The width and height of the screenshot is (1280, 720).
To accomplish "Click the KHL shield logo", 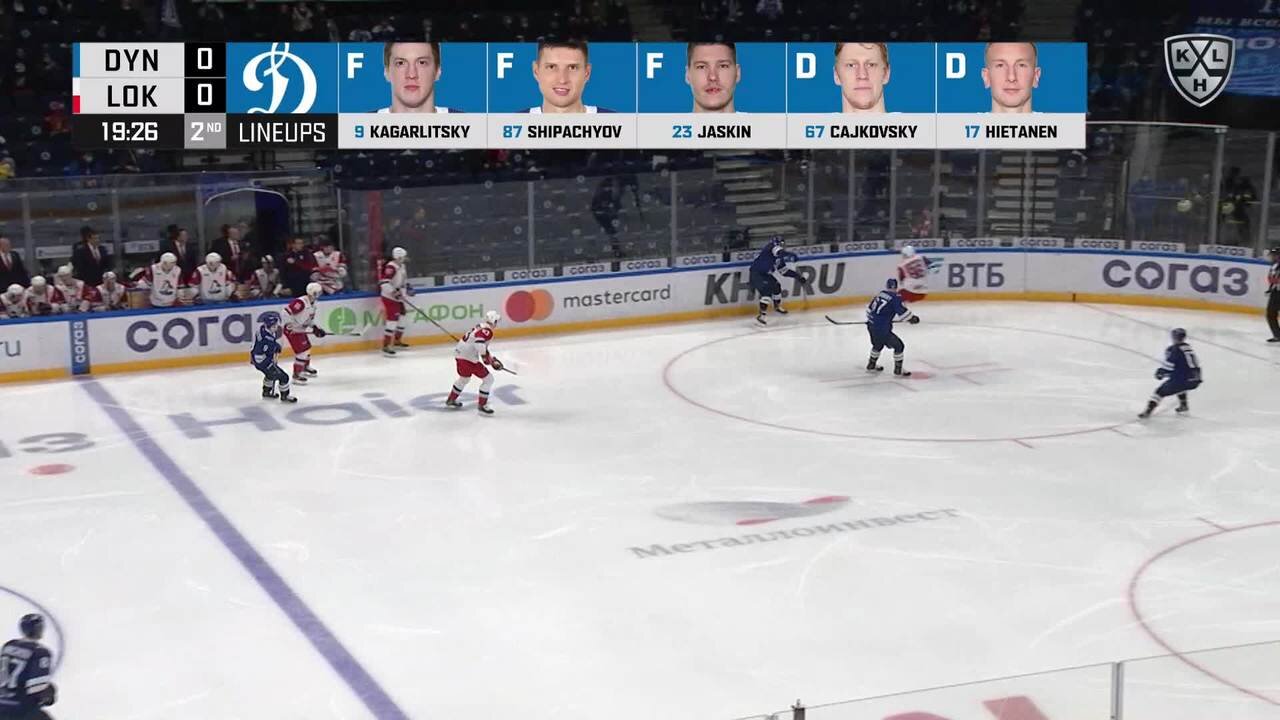I will pyautogui.click(x=1199, y=68).
